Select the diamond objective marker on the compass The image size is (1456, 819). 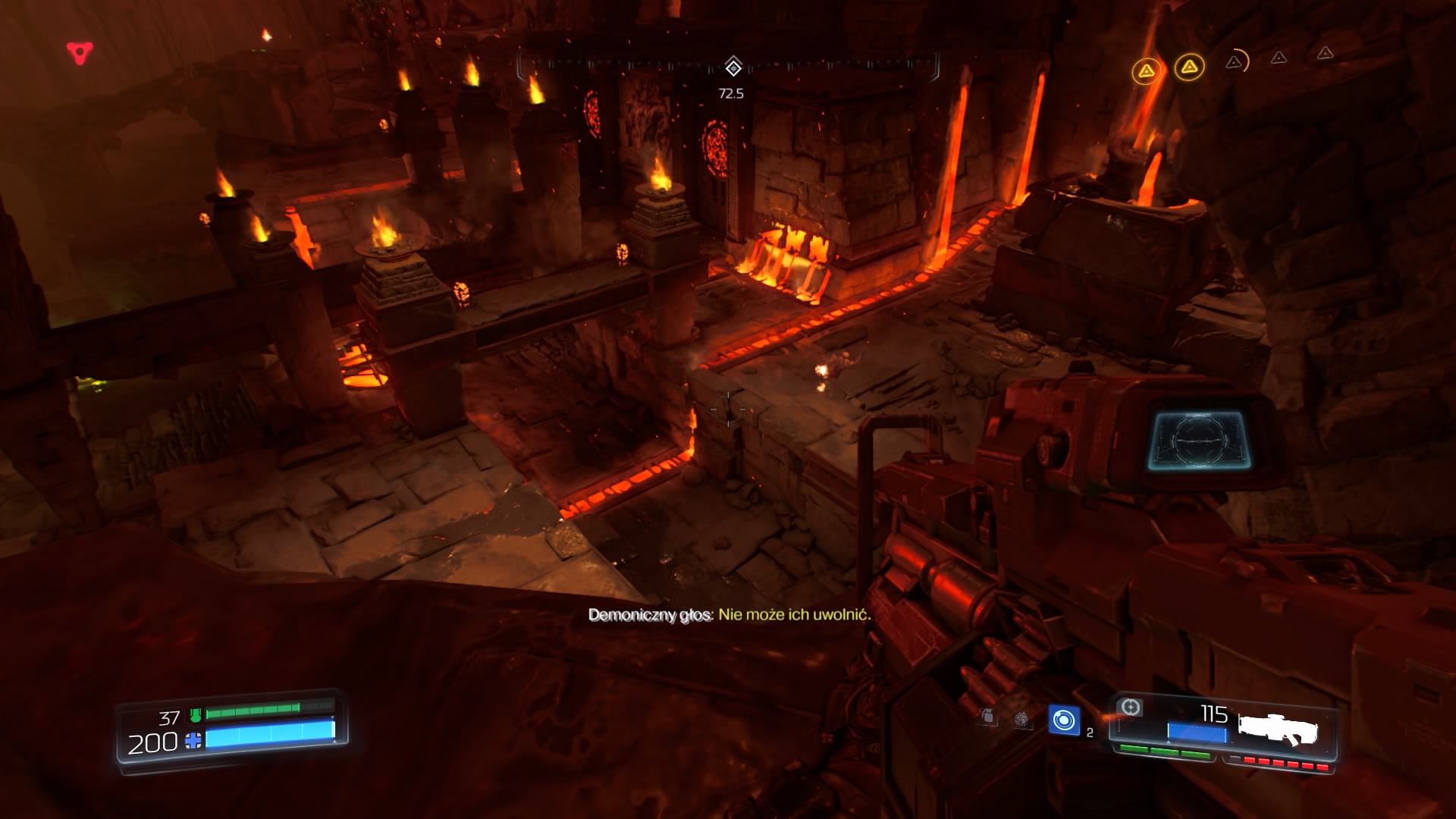pos(733,67)
